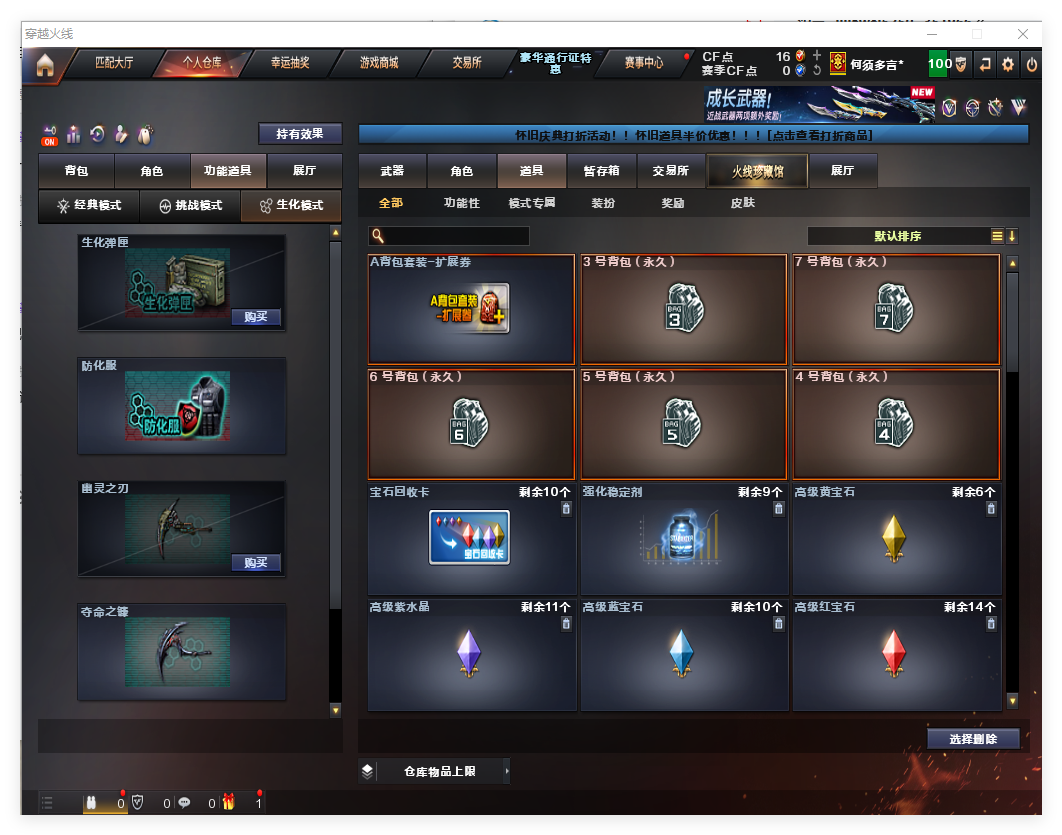Viewport: 1062px width, 835px height.
Task: Filter items by 功能性
Action: (461, 203)
